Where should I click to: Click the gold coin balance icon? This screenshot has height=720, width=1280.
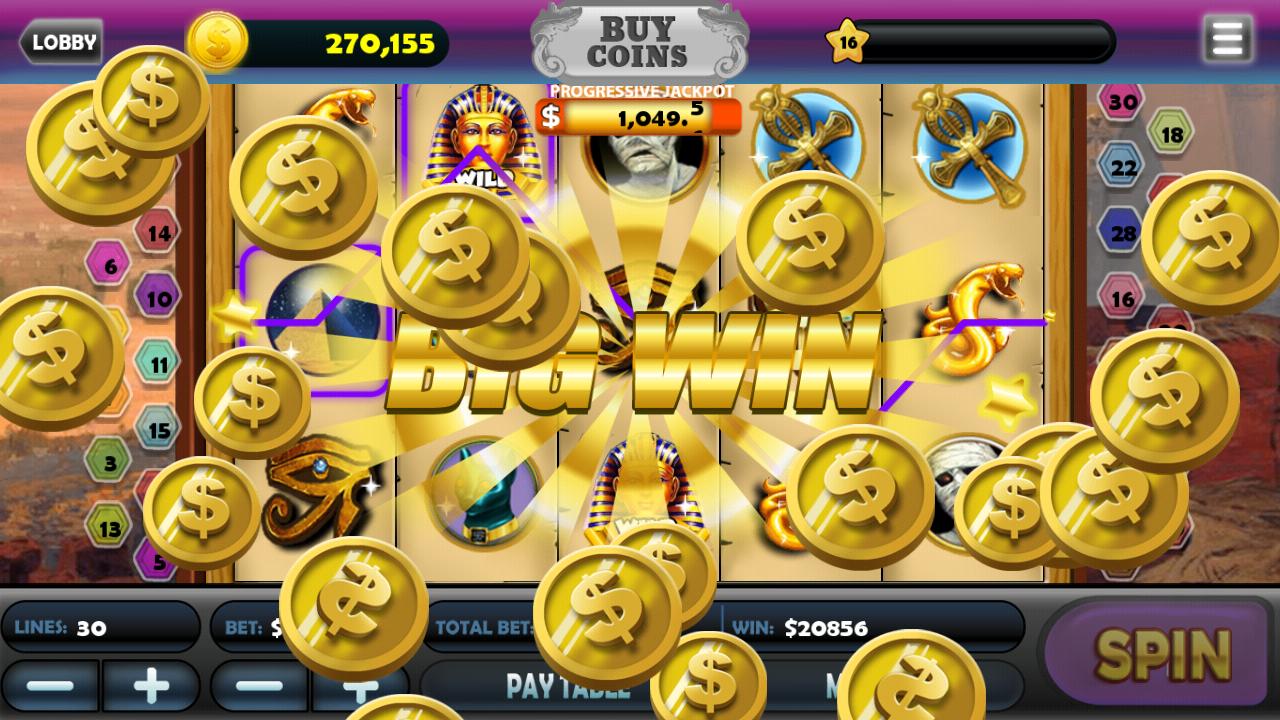click(x=216, y=42)
